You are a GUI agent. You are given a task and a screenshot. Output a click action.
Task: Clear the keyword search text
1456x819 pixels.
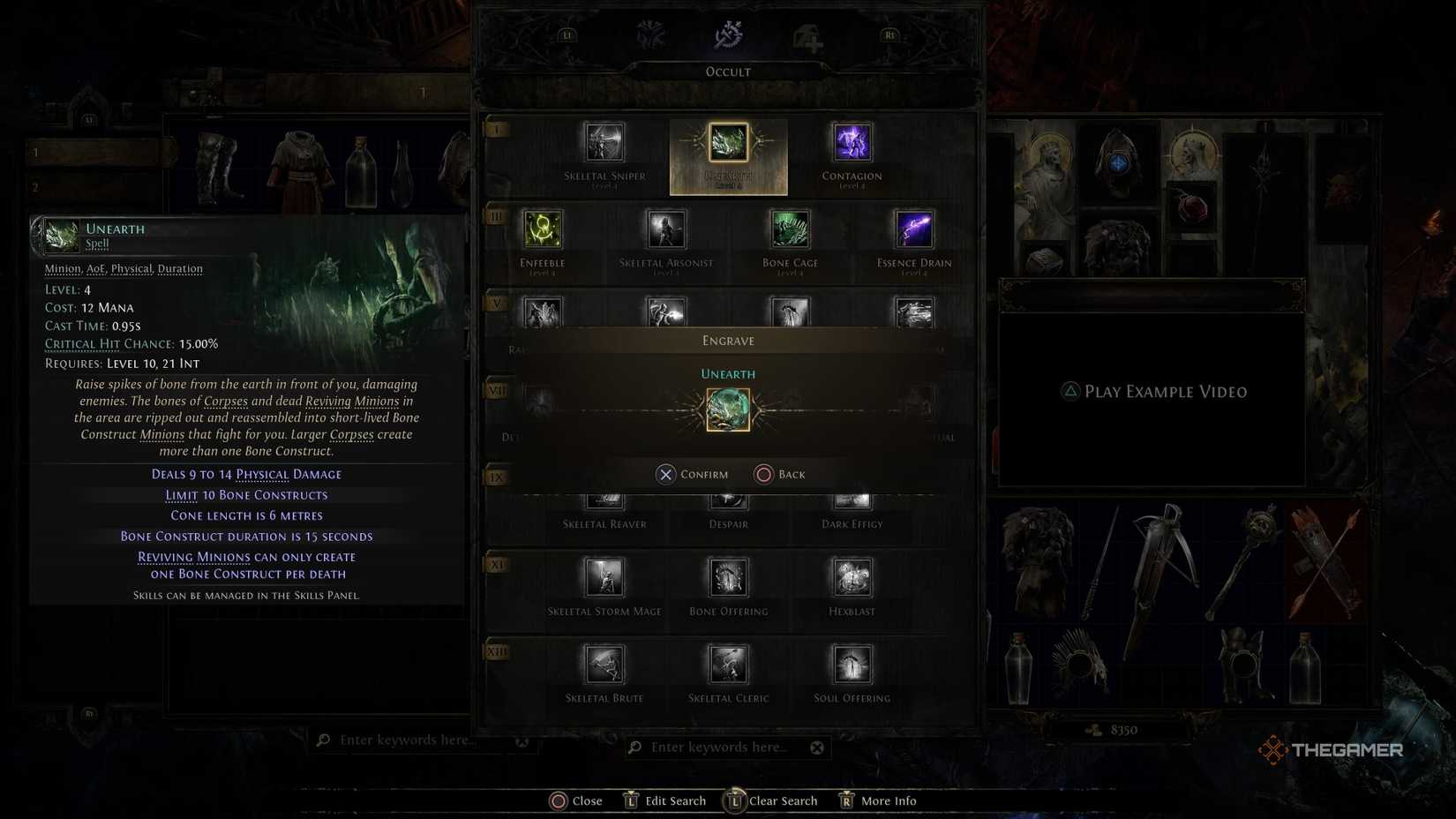817,747
